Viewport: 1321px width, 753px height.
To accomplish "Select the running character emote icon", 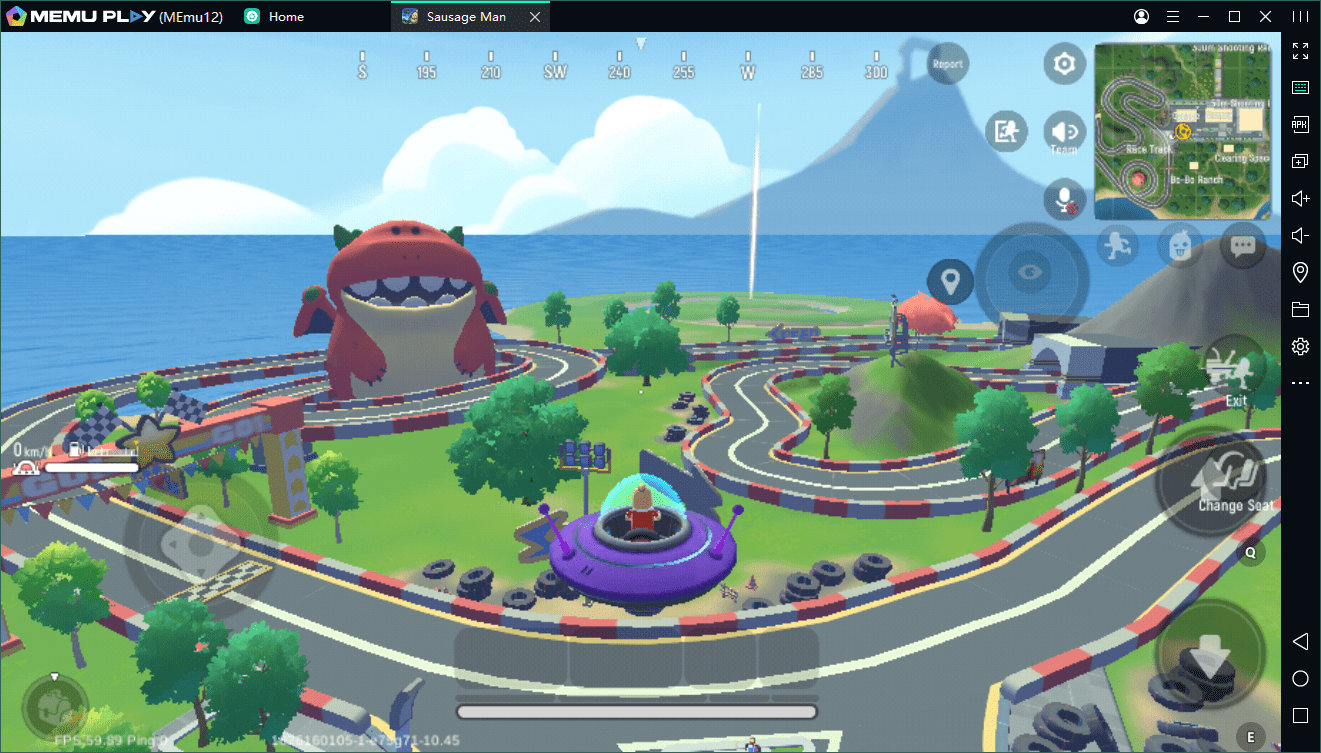I will tap(1117, 244).
